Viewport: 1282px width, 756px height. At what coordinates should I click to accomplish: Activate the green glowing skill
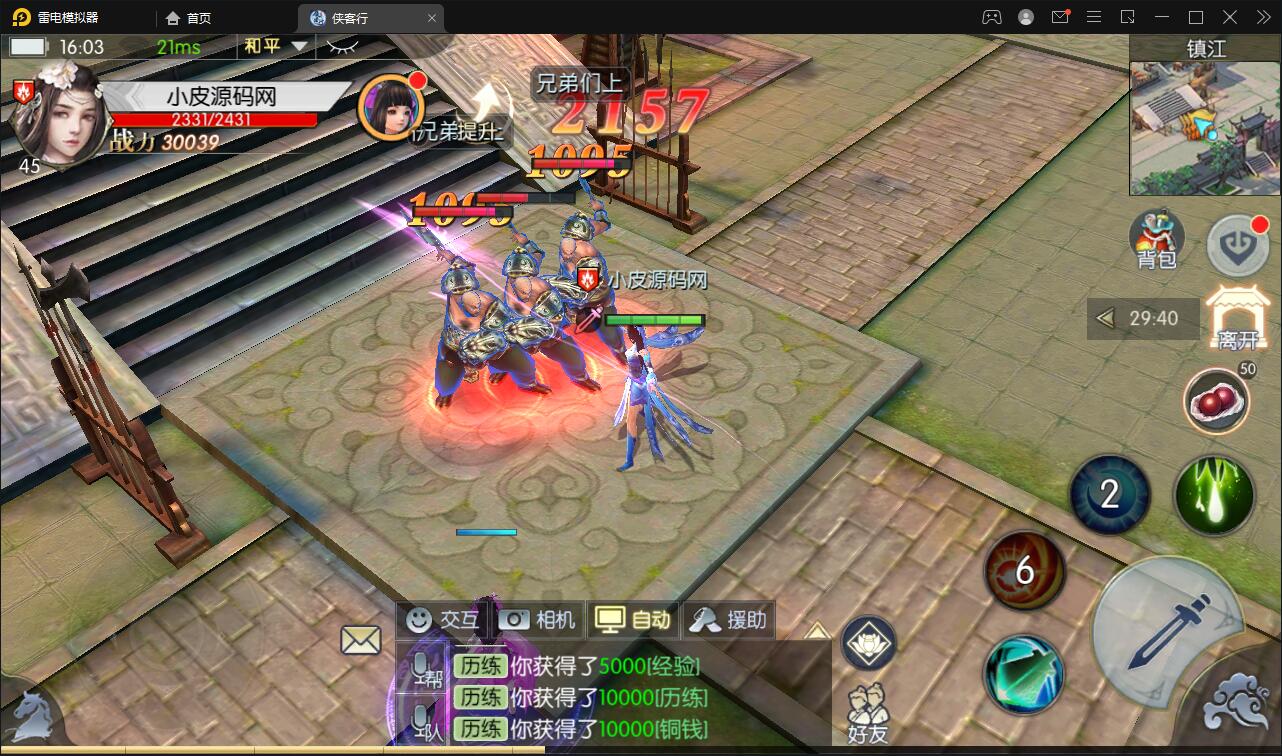tap(1214, 495)
